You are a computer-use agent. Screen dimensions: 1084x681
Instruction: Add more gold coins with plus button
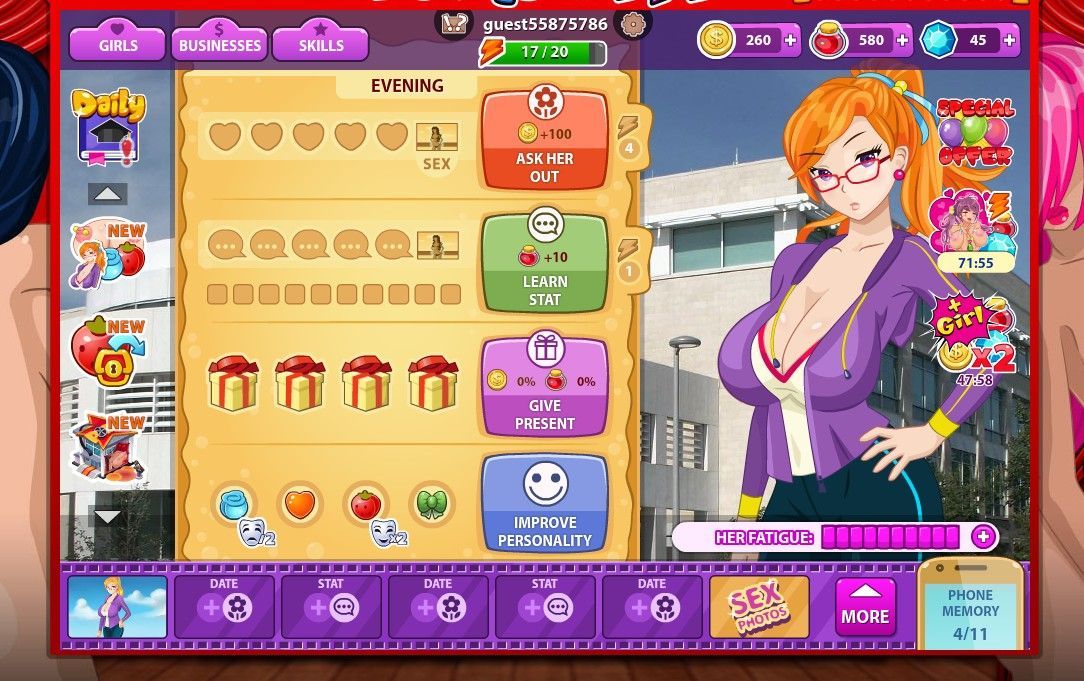(790, 40)
